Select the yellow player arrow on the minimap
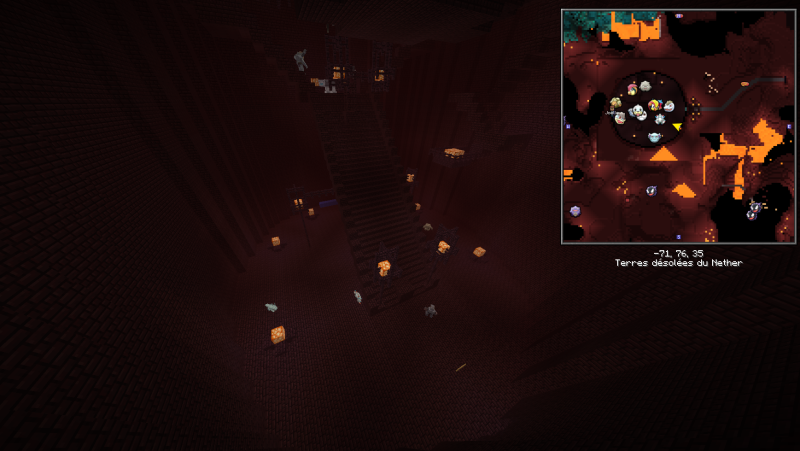 [x=677, y=127]
